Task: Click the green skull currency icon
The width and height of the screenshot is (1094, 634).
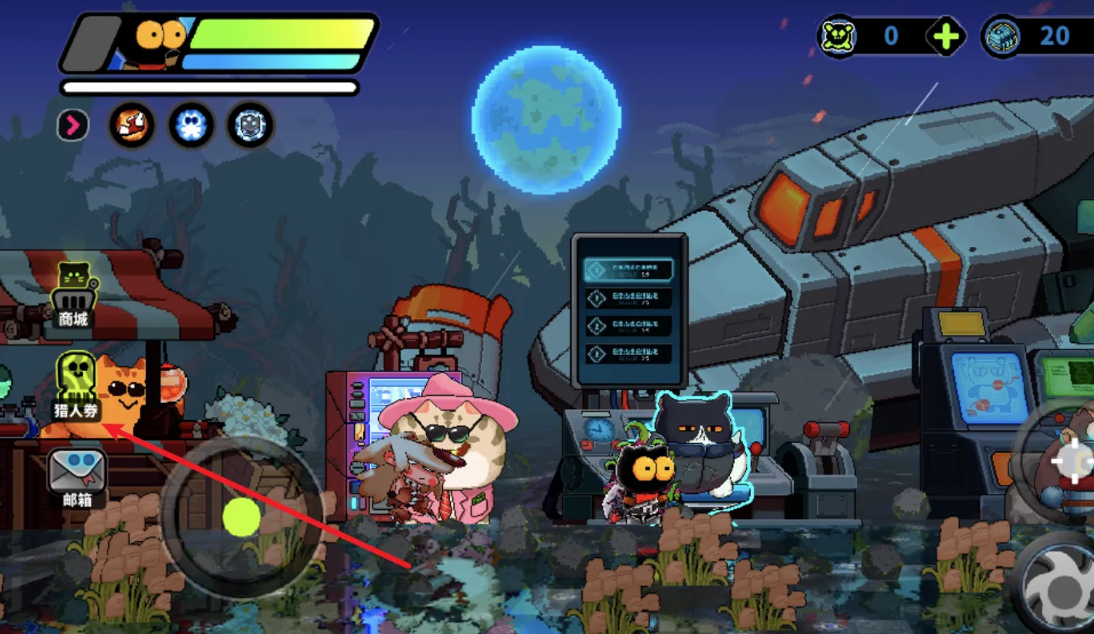Action: click(838, 37)
